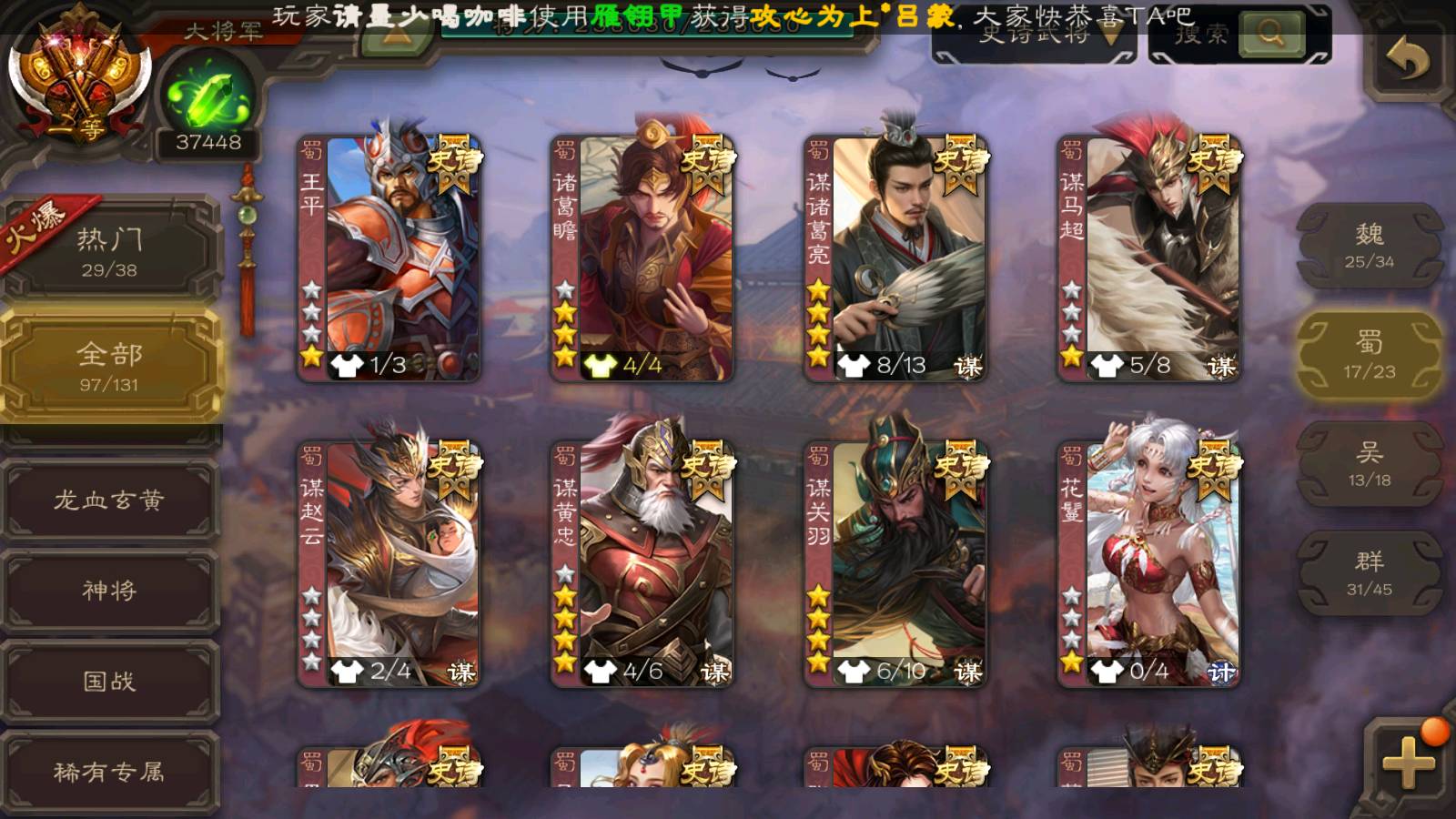Select the 王平 hero card

pyautogui.click(x=389, y=258)
